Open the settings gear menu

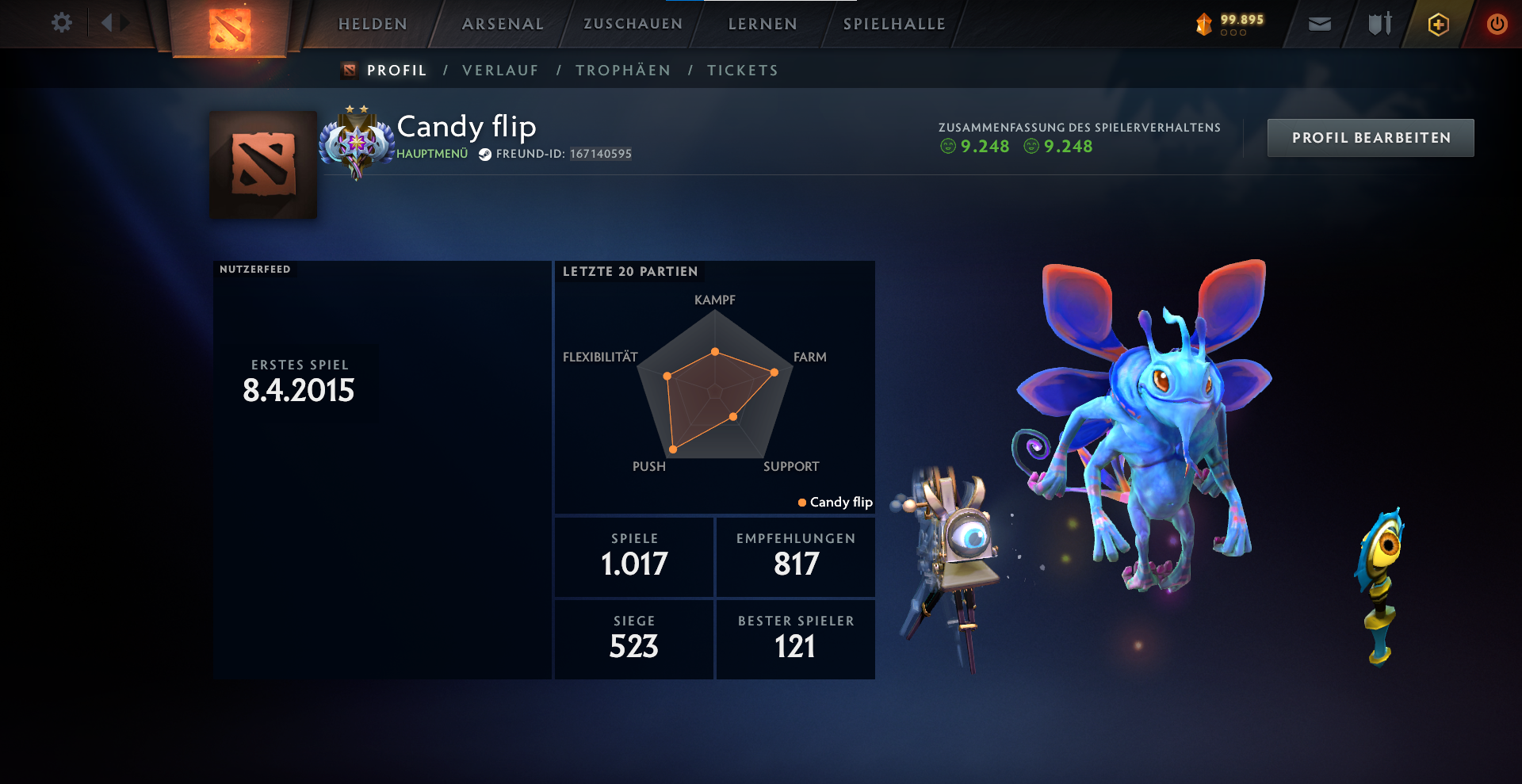(62, 23)
